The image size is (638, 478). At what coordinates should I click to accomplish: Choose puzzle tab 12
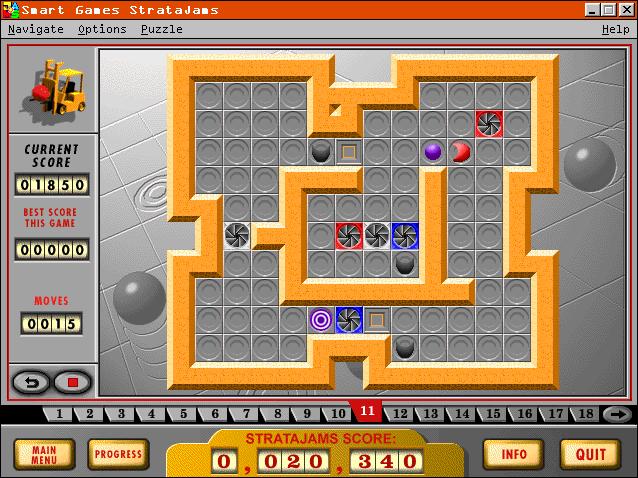(400, 414)
